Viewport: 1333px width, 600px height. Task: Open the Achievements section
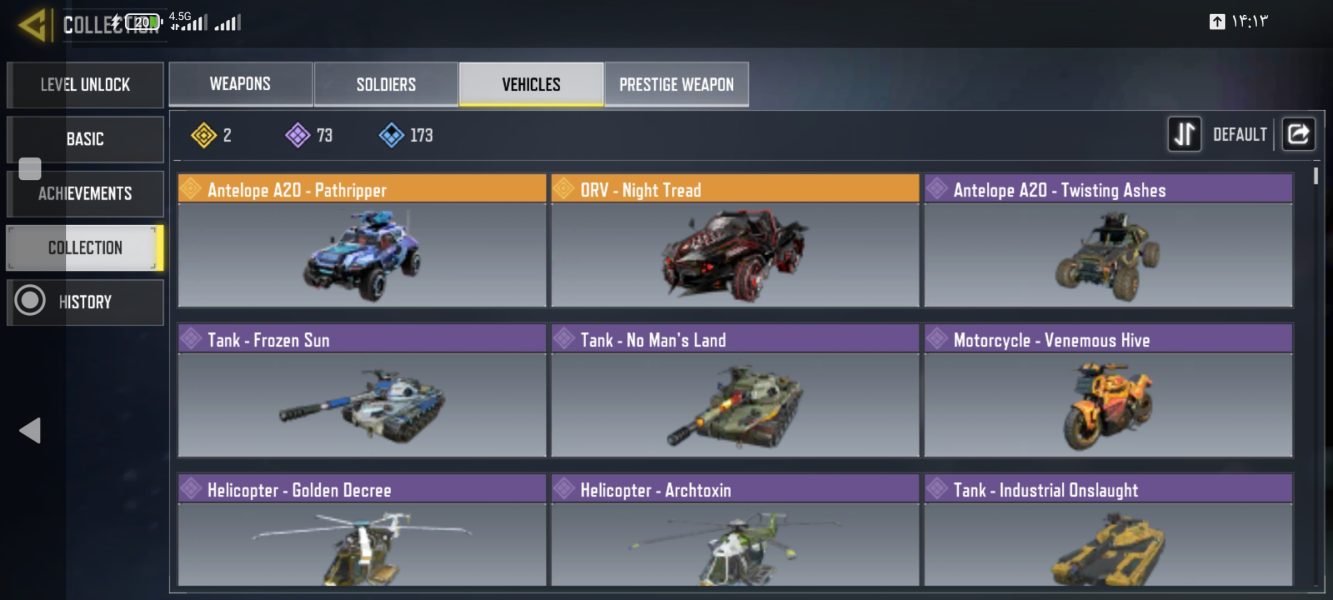tap(85, 193)
